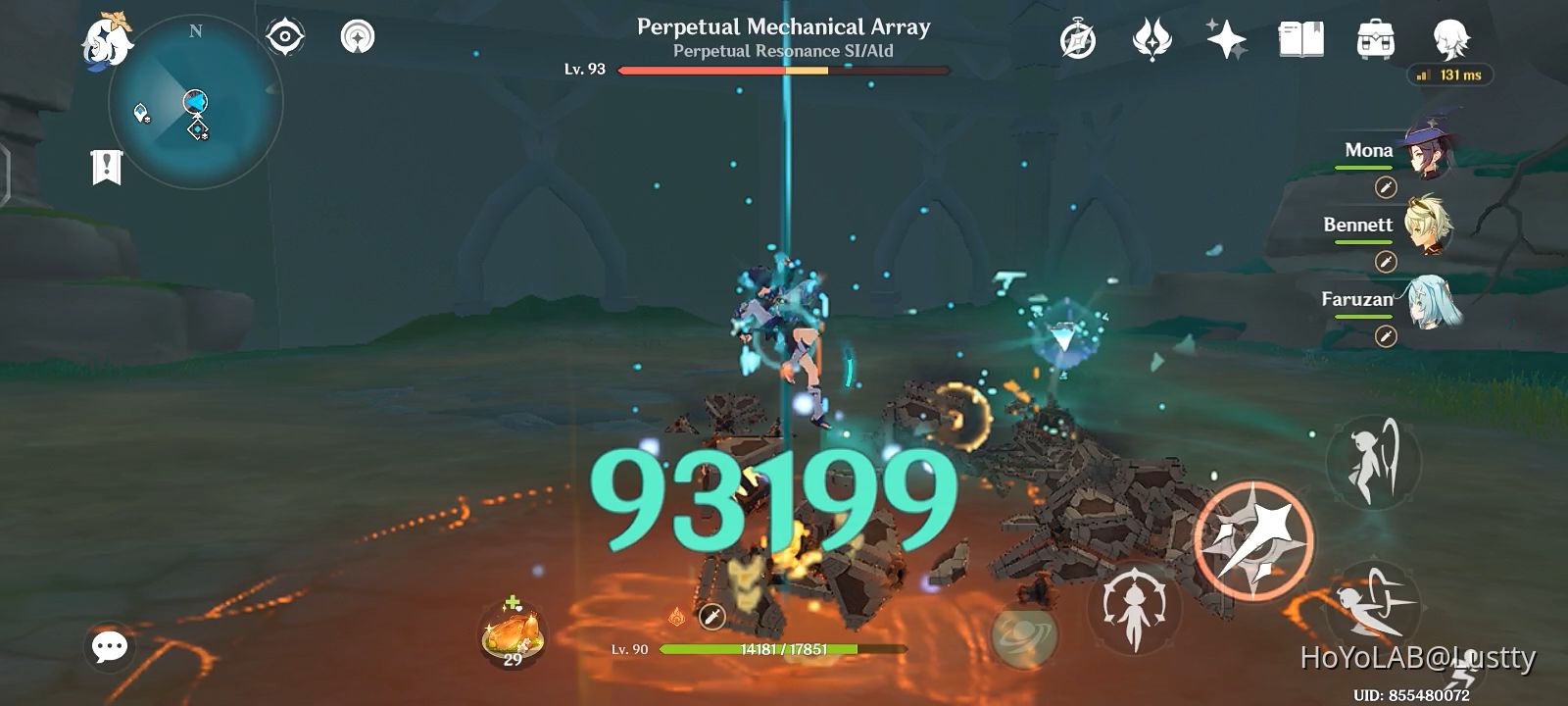Image resolution: width=1568 pixels, height=706 pixels.
Task: Open the Paimon main menu
Action: (108, 37)
